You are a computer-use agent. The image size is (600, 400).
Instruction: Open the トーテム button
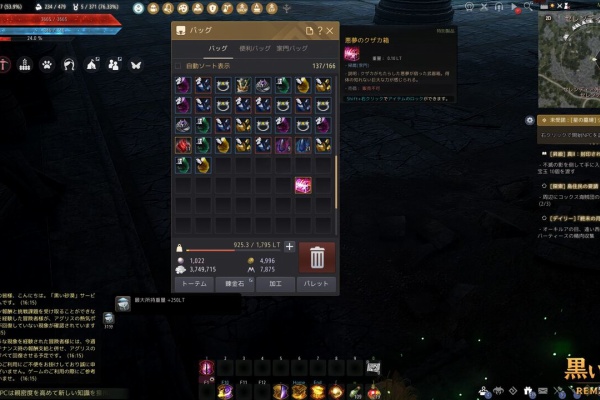(x=194, y=284)
